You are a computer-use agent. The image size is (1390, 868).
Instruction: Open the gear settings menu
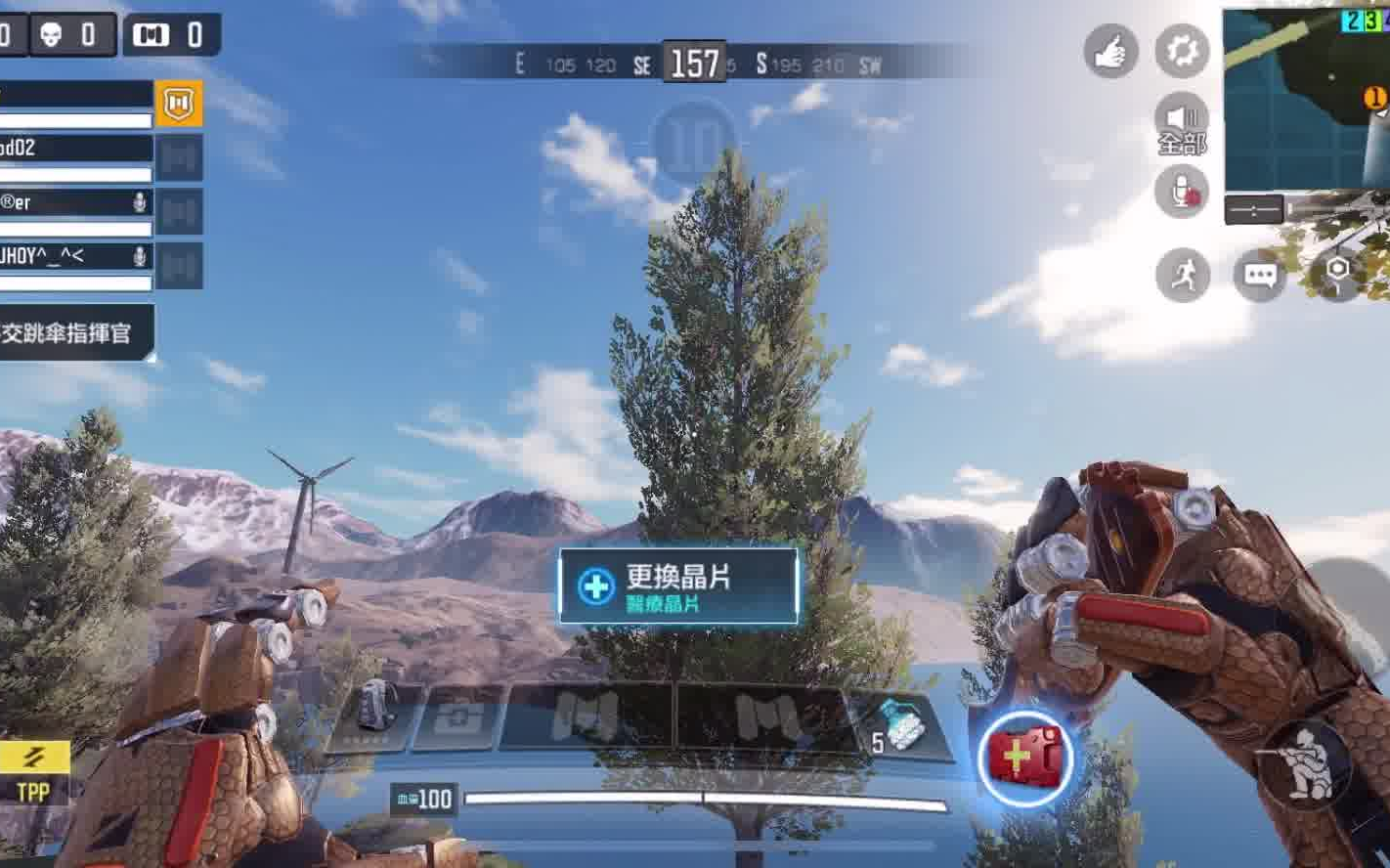1182,51
